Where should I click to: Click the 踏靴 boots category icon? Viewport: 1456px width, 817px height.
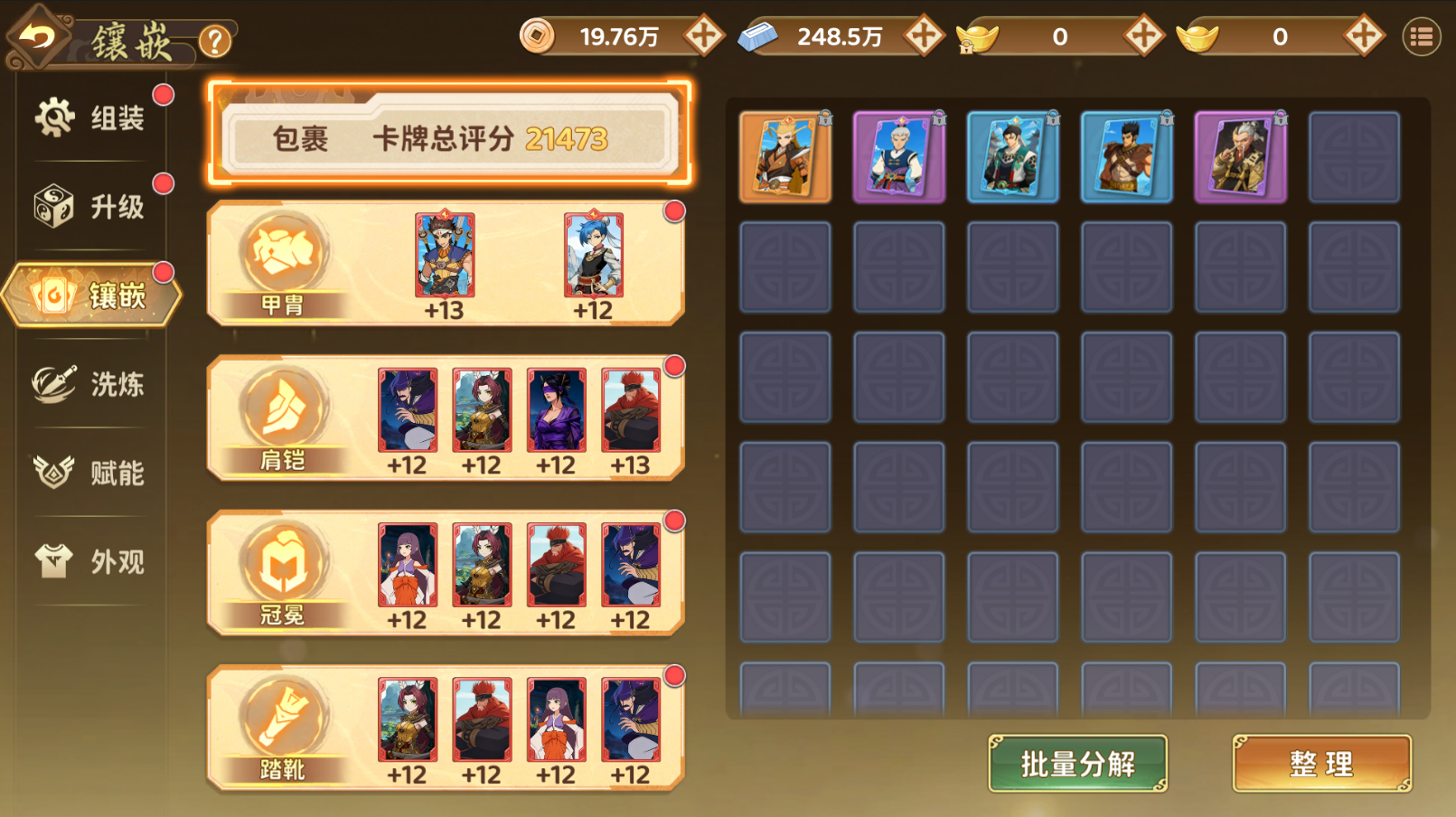[x=284, y=714]
